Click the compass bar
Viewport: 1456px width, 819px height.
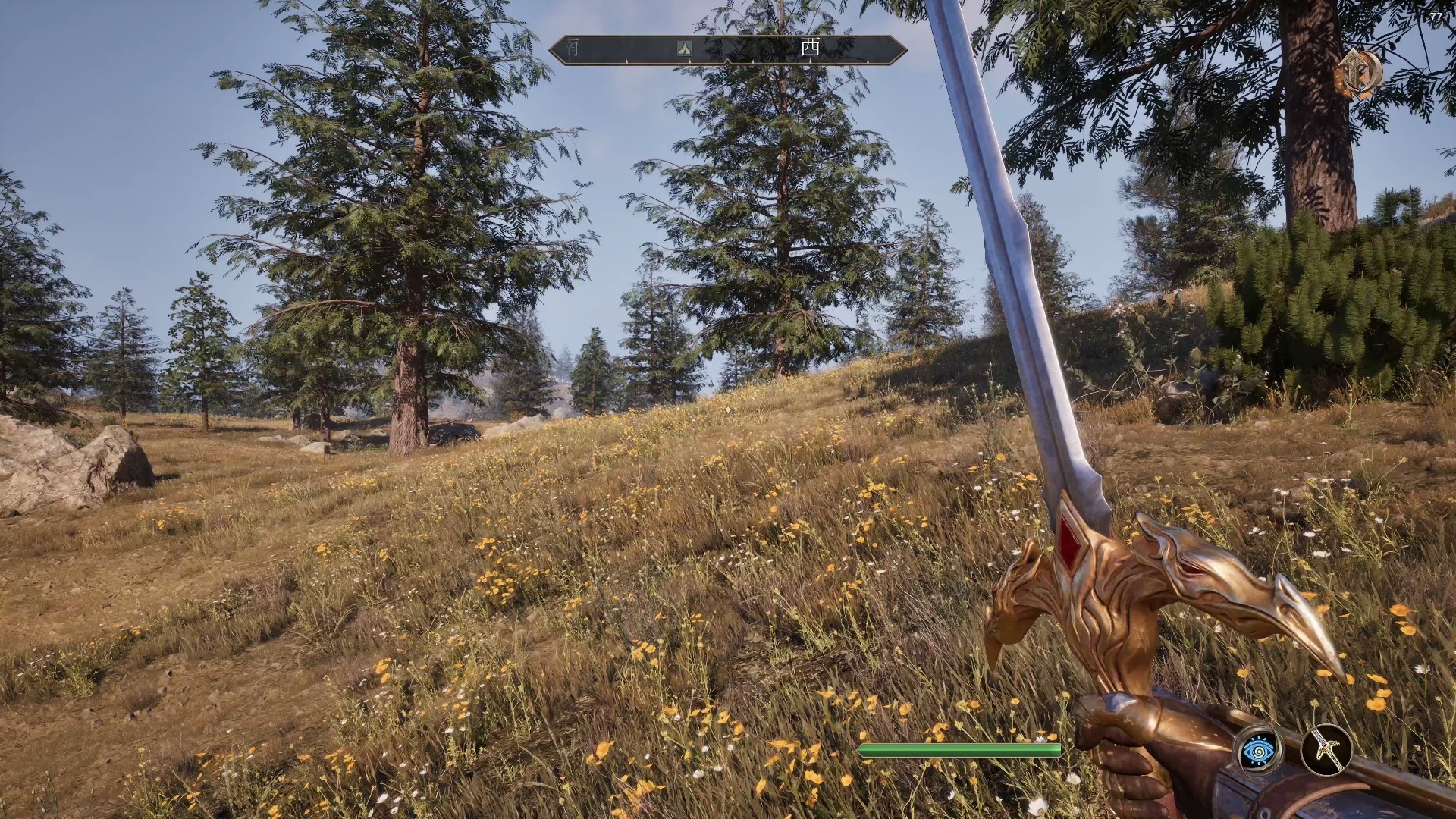728,49
